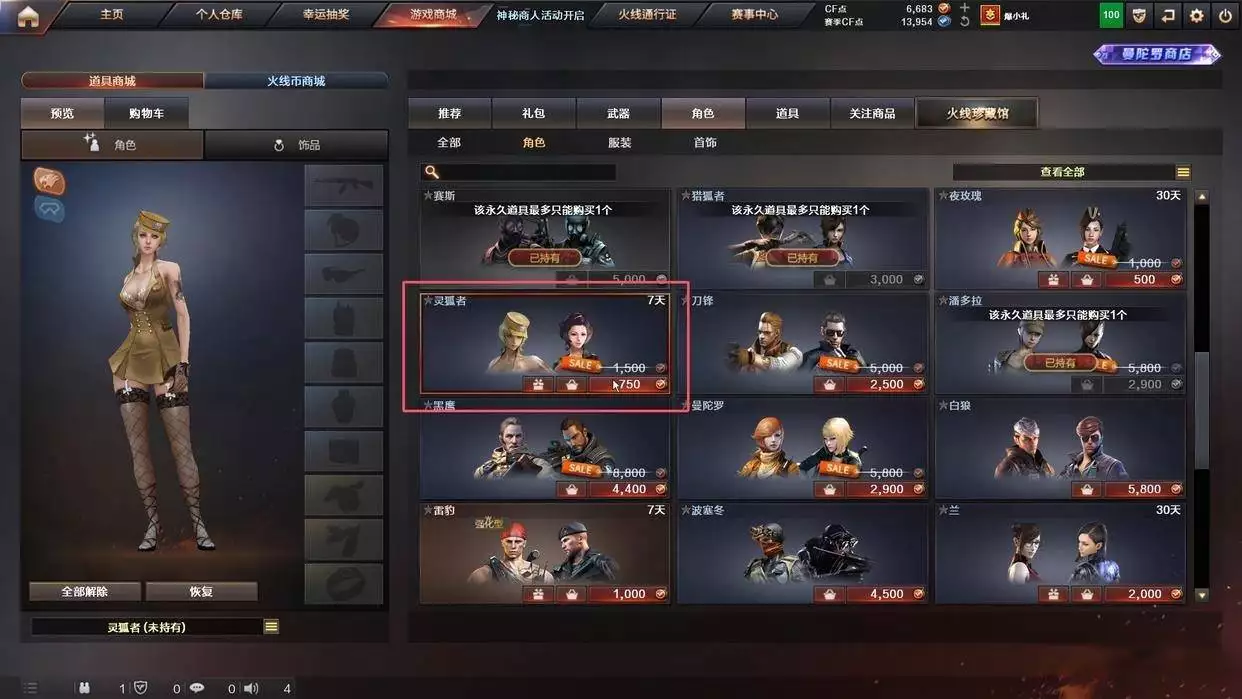The height and width of the screenshot is (699, 1242).
Task: Open the settings gear icon
Action: 1196,16
